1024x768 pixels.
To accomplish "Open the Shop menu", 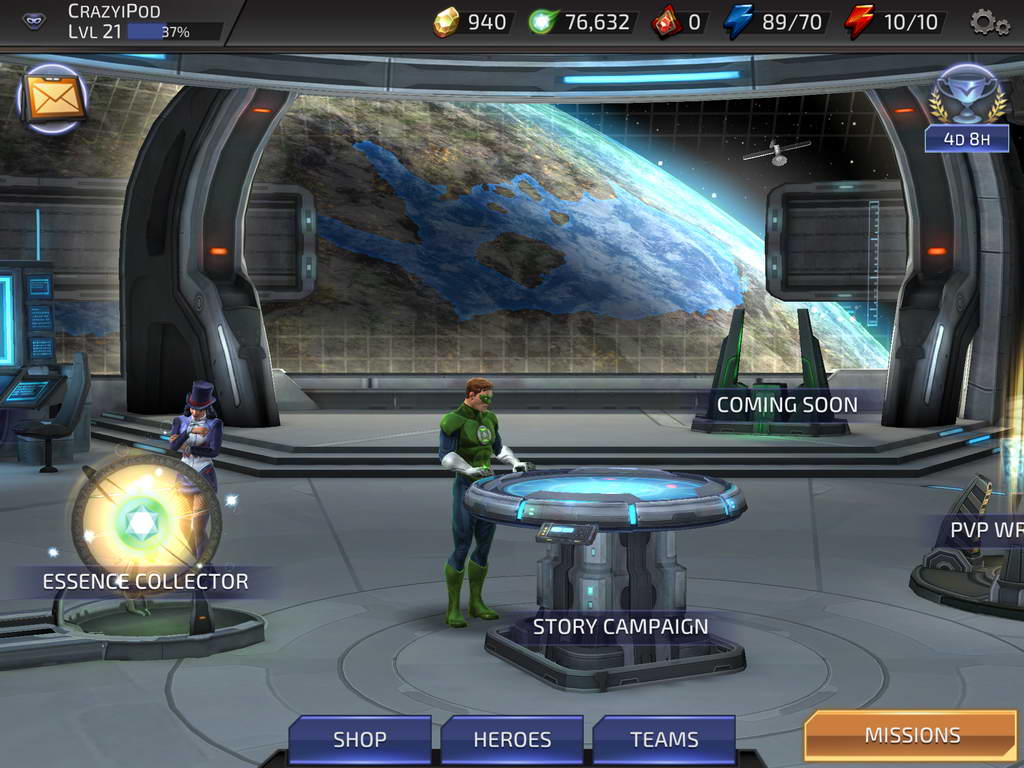I will pyautogui.click(x=360, y=740).
